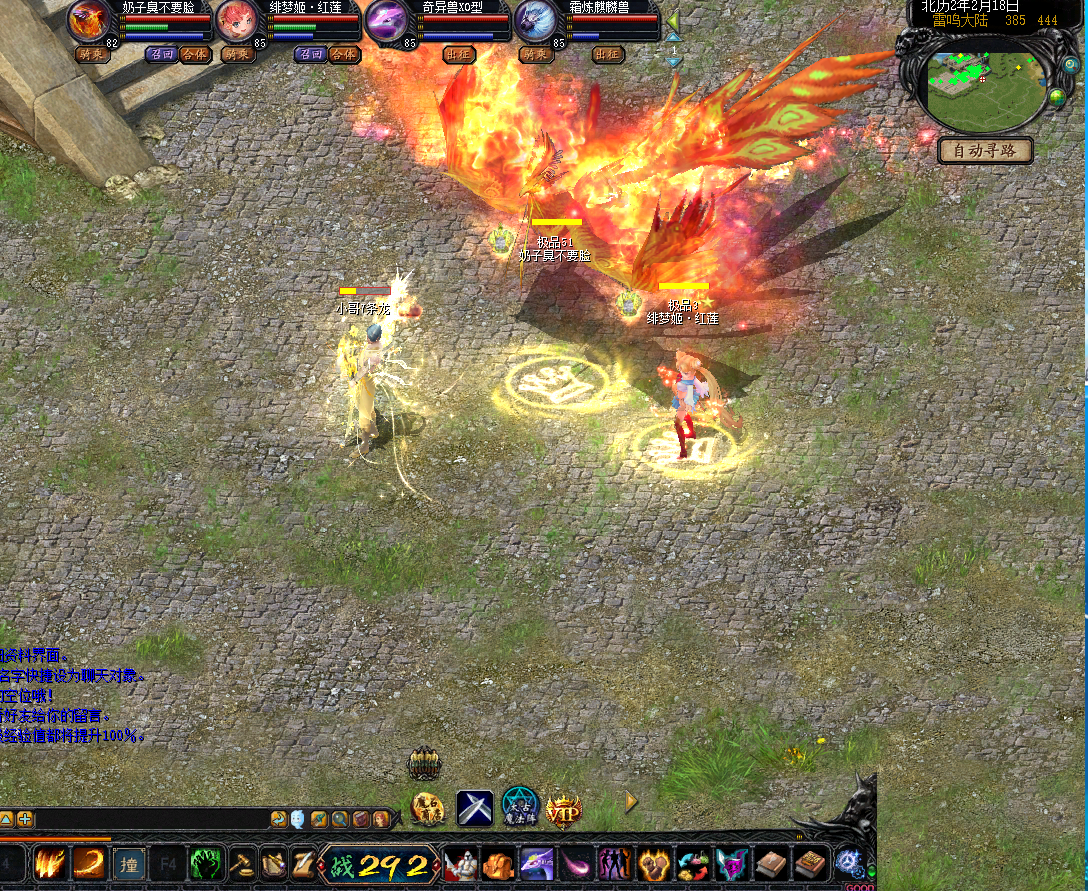Image resolution: width=1088 pixels, height=891 pixels.
Task: Expand the yellow arrow beside VIP icon
Action: point(631,801)
